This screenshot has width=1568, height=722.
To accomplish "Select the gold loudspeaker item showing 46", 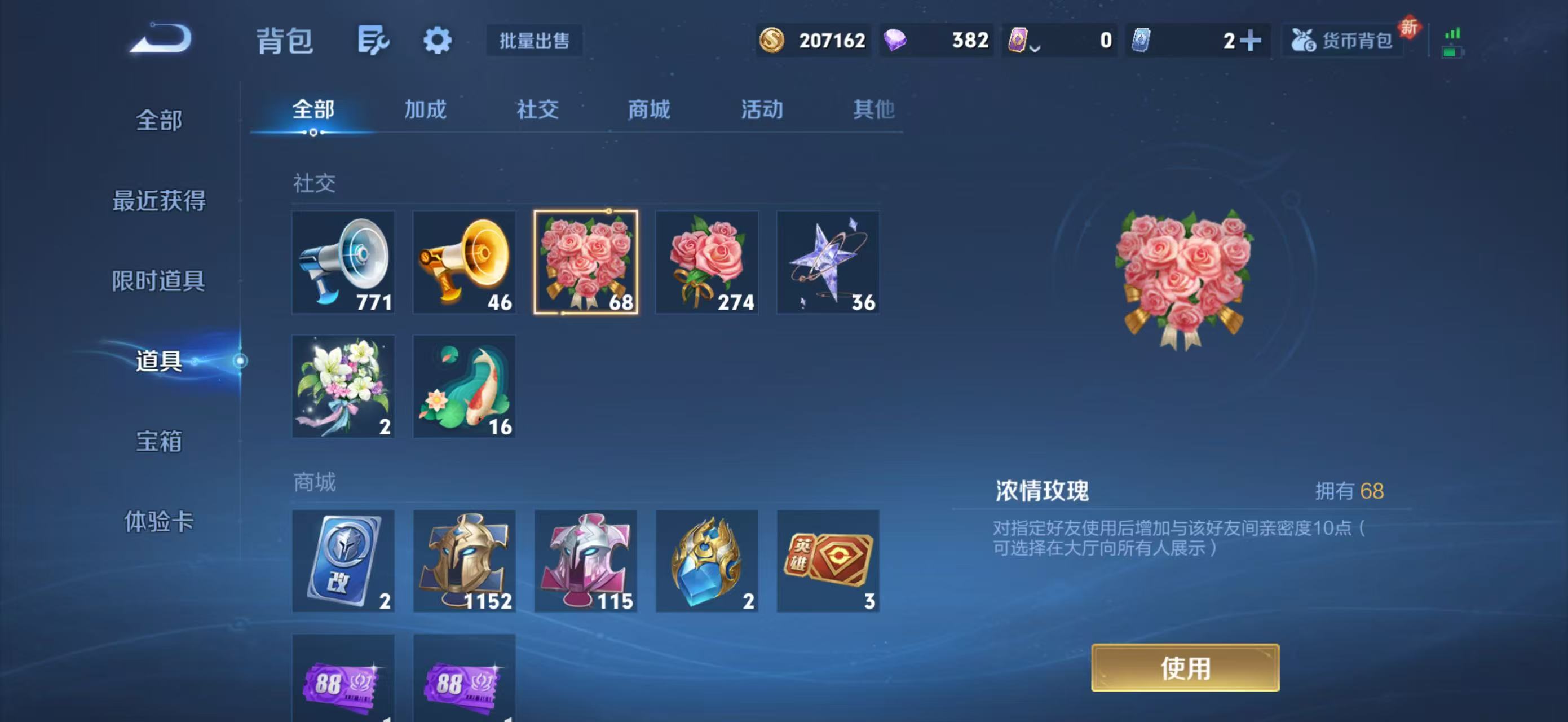I will tap(465, 262).
